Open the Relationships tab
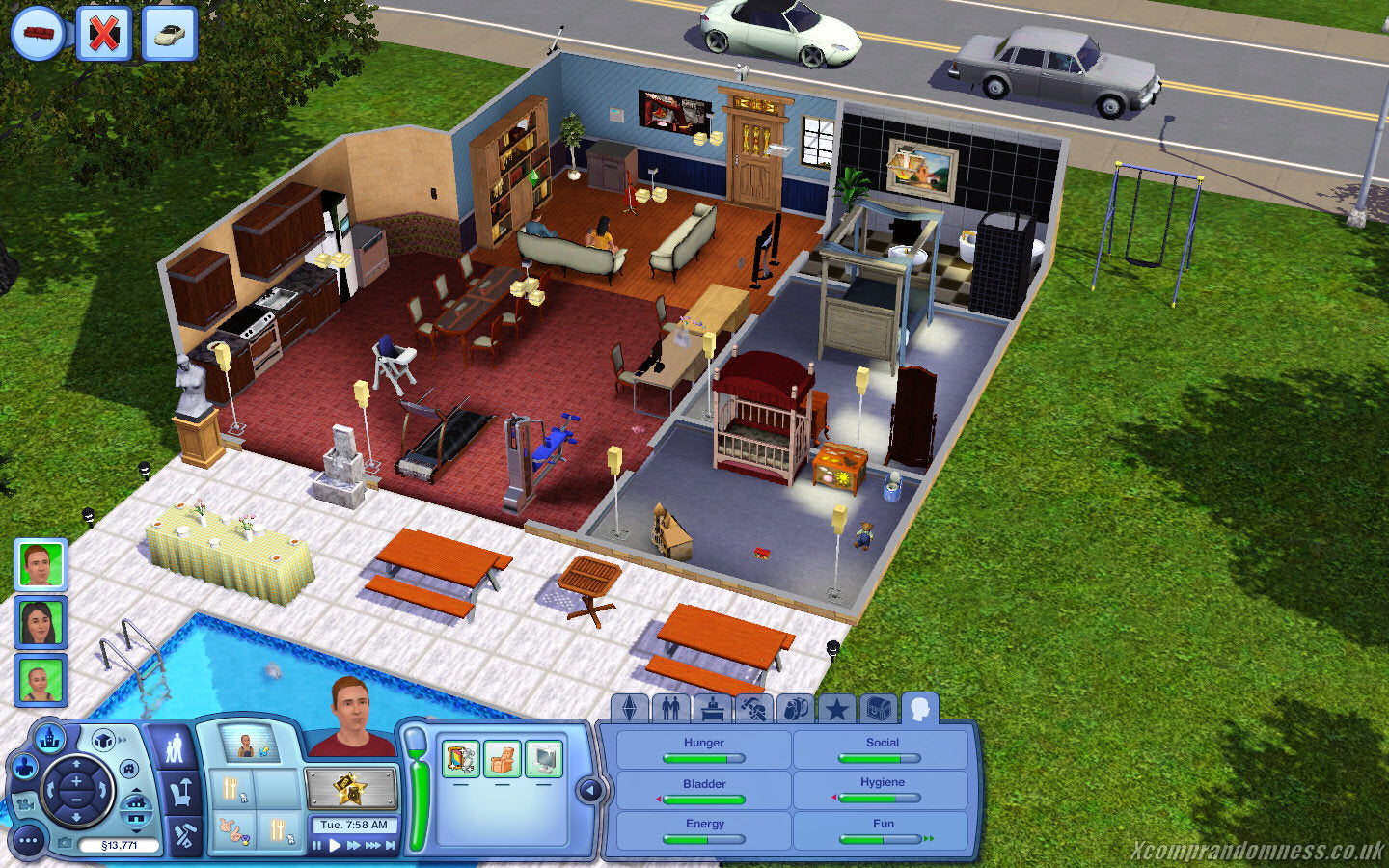This screenshot has height=868, width=1389. point(670,709)
